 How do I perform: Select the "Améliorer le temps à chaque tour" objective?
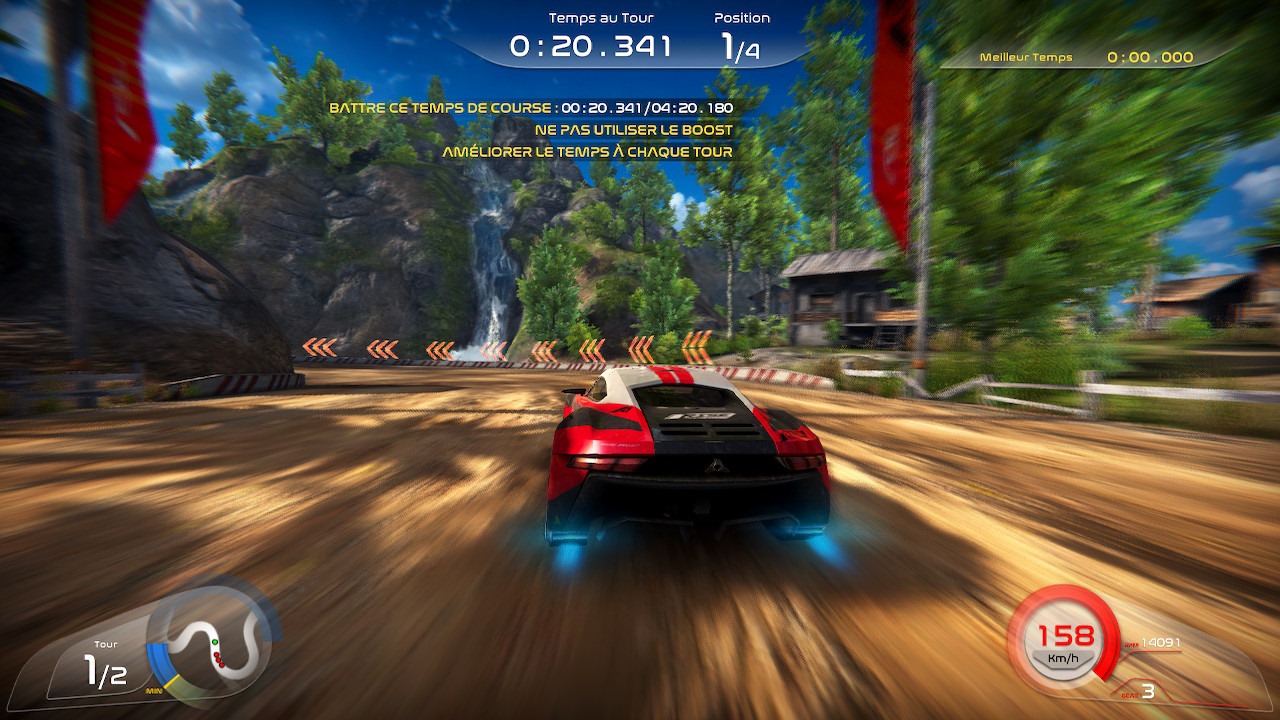coord(587,152)
